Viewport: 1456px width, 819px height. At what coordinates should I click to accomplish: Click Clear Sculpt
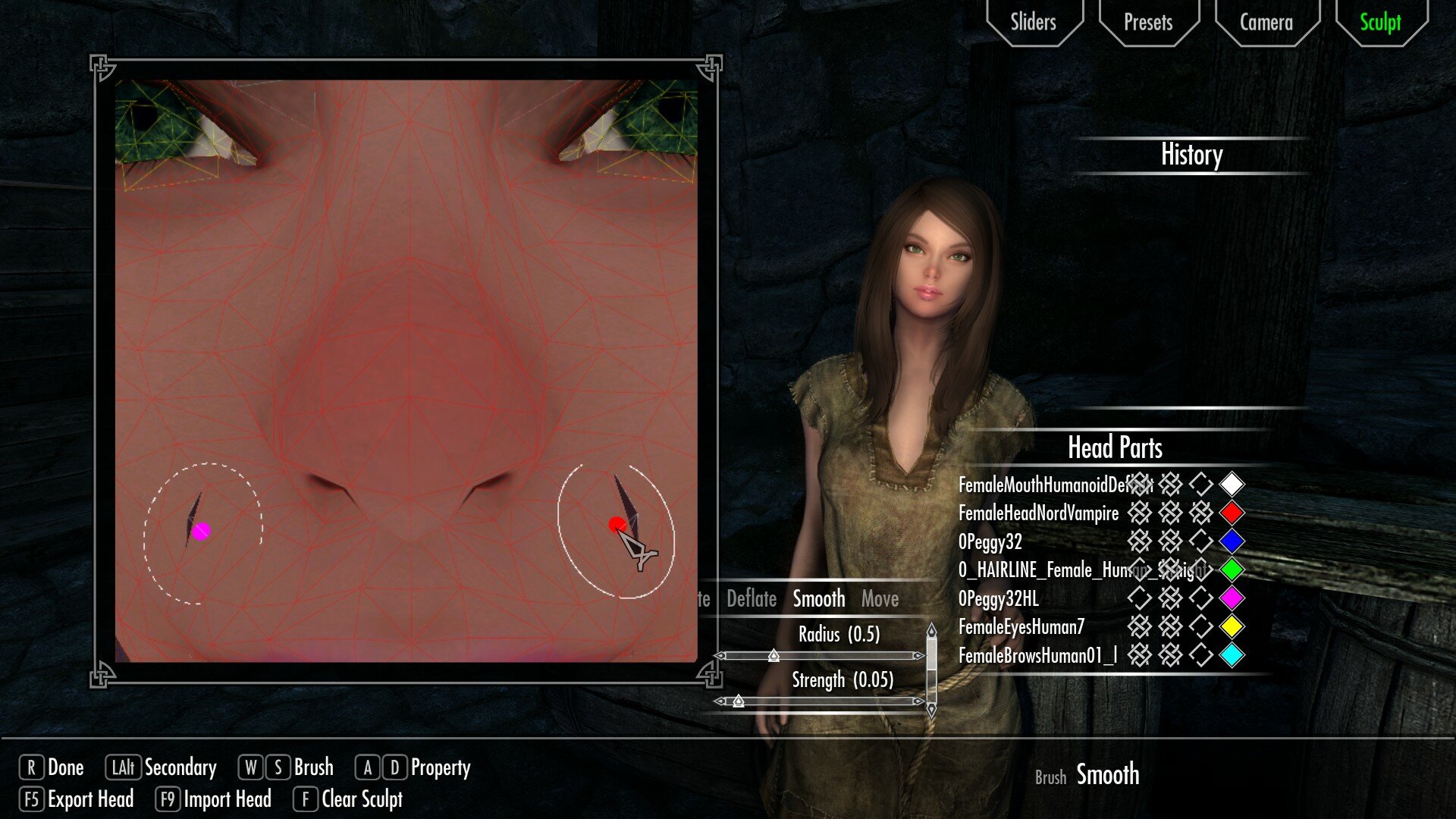pyautogui.click(x=361, y=799)
